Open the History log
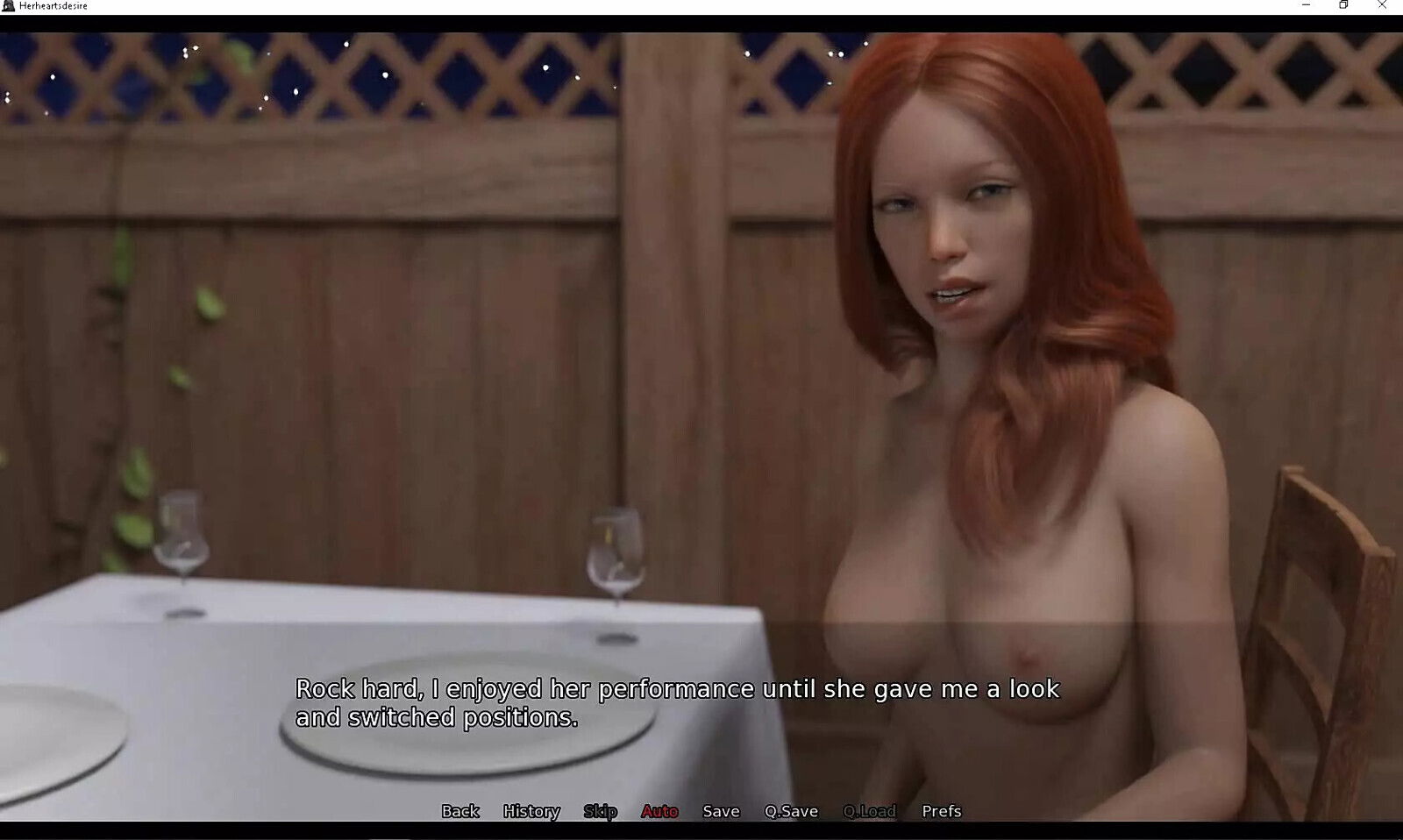This screenshot has width=1403, height=840. pyautogui.click(x=531, y=811)
